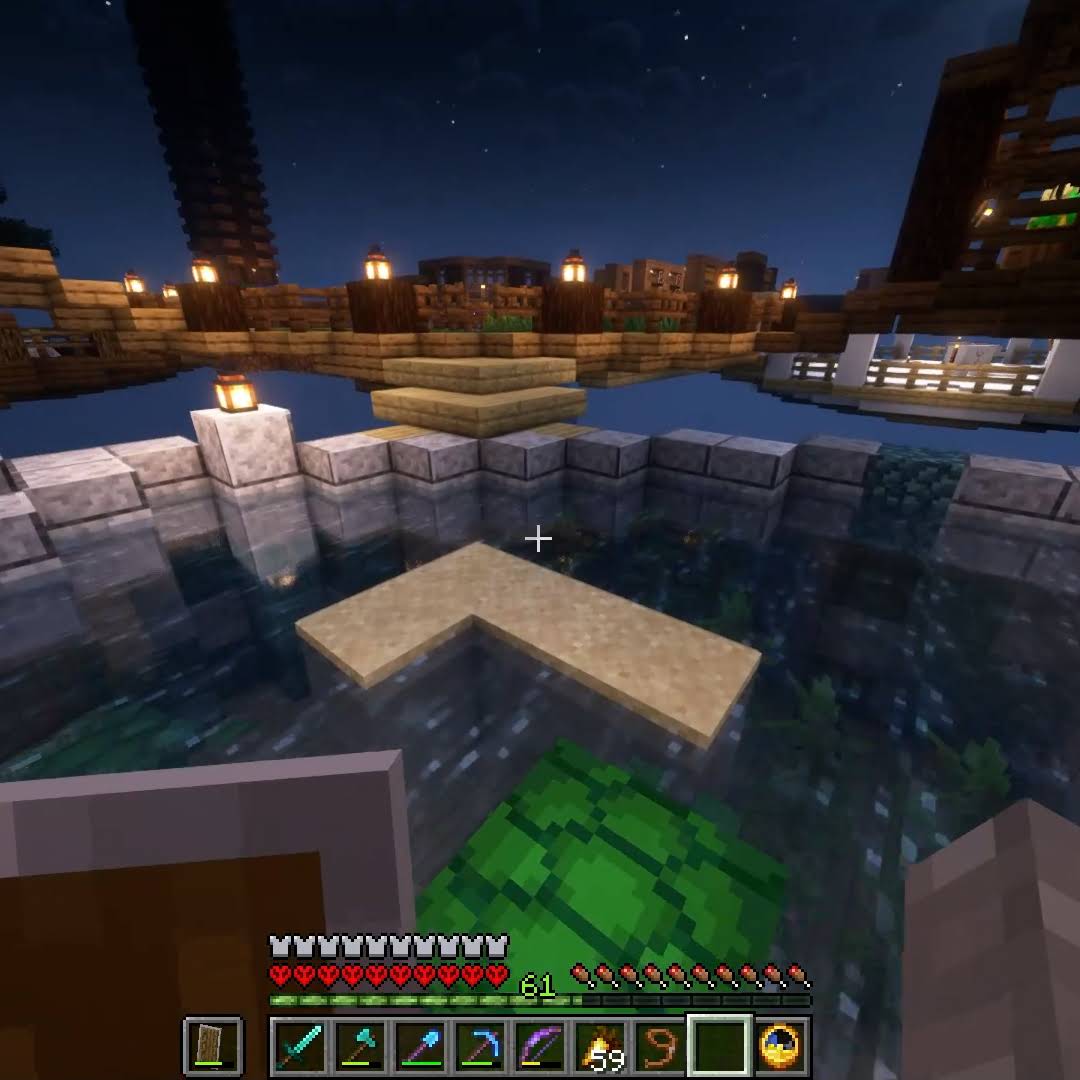
Task: Choose the clock in the last hotbar slot
Action: [780, 1046]
